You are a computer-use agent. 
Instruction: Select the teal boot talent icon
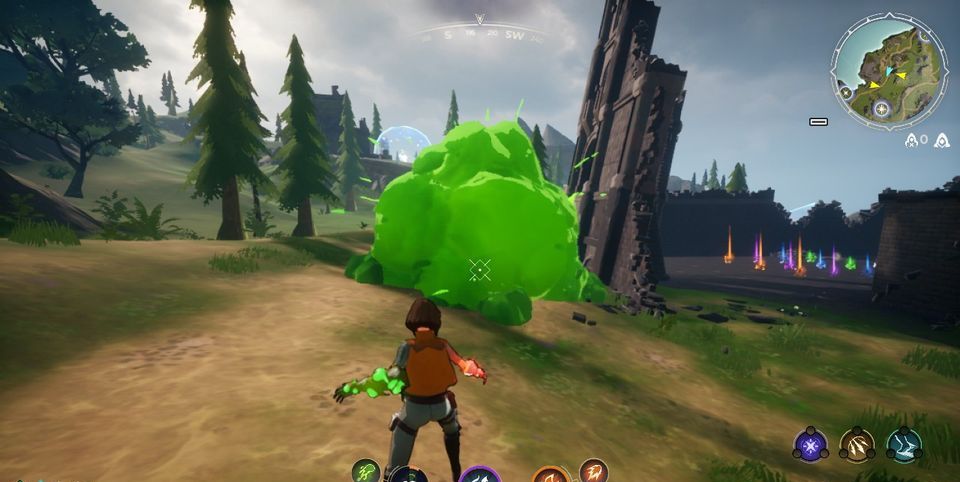(903, 445)
